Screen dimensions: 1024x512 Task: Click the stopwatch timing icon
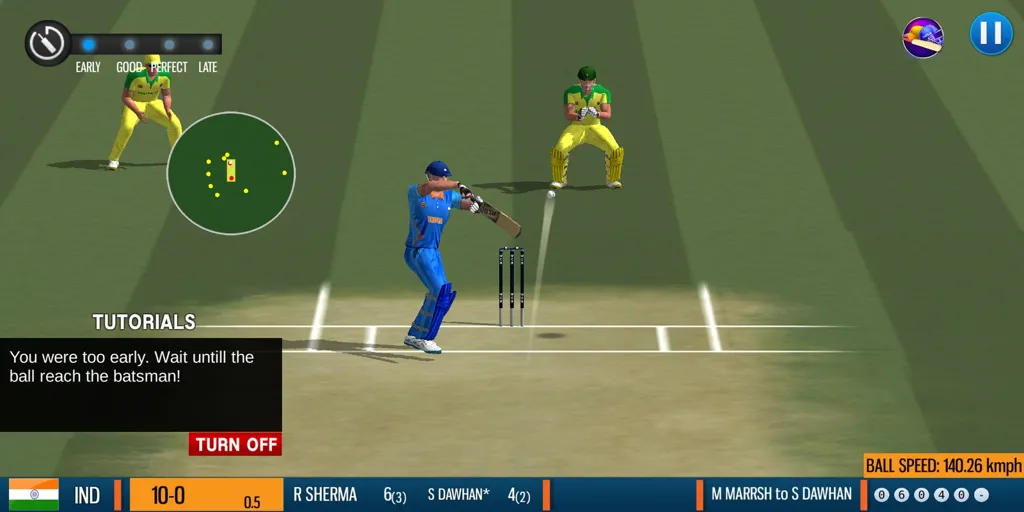point(47,43)
